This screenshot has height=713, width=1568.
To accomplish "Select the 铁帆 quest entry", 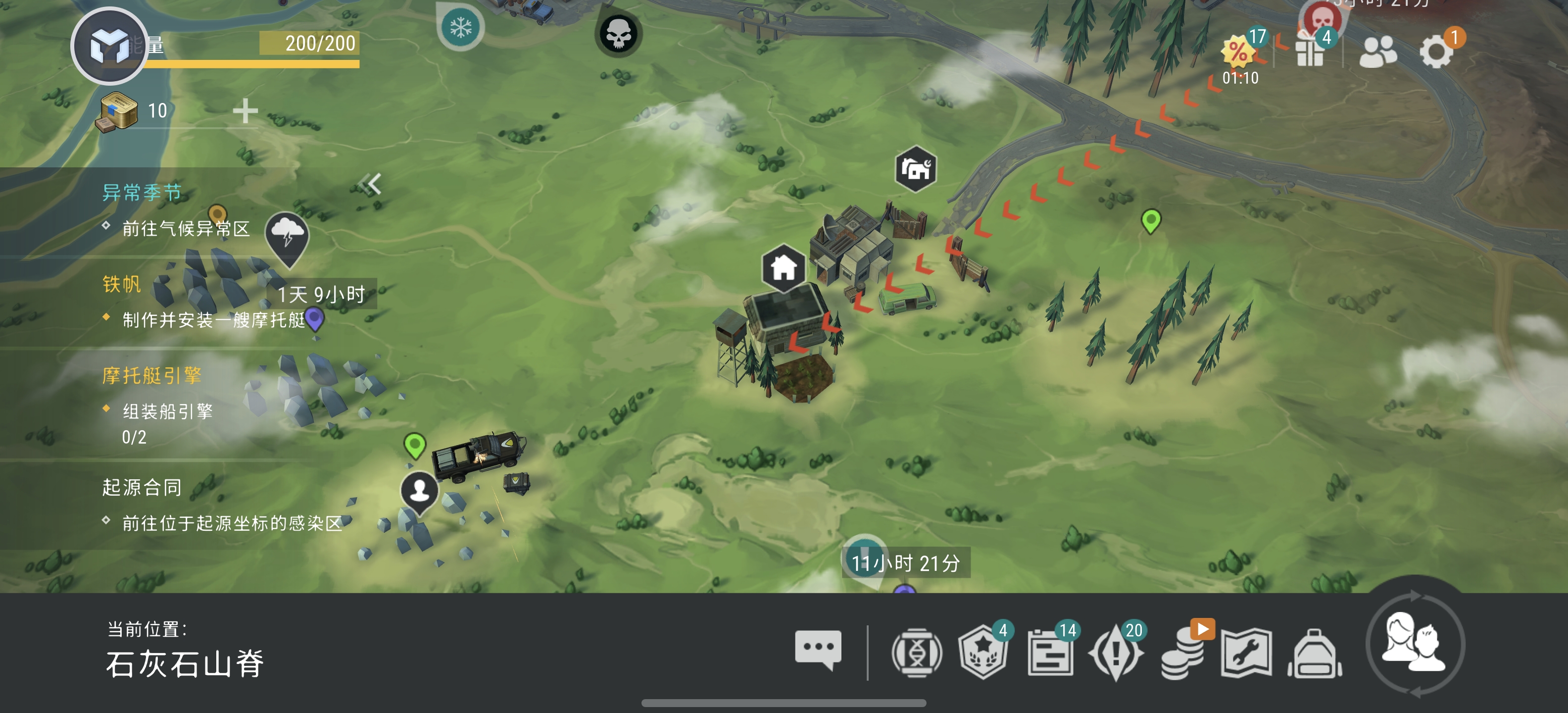I will [122, 284].
